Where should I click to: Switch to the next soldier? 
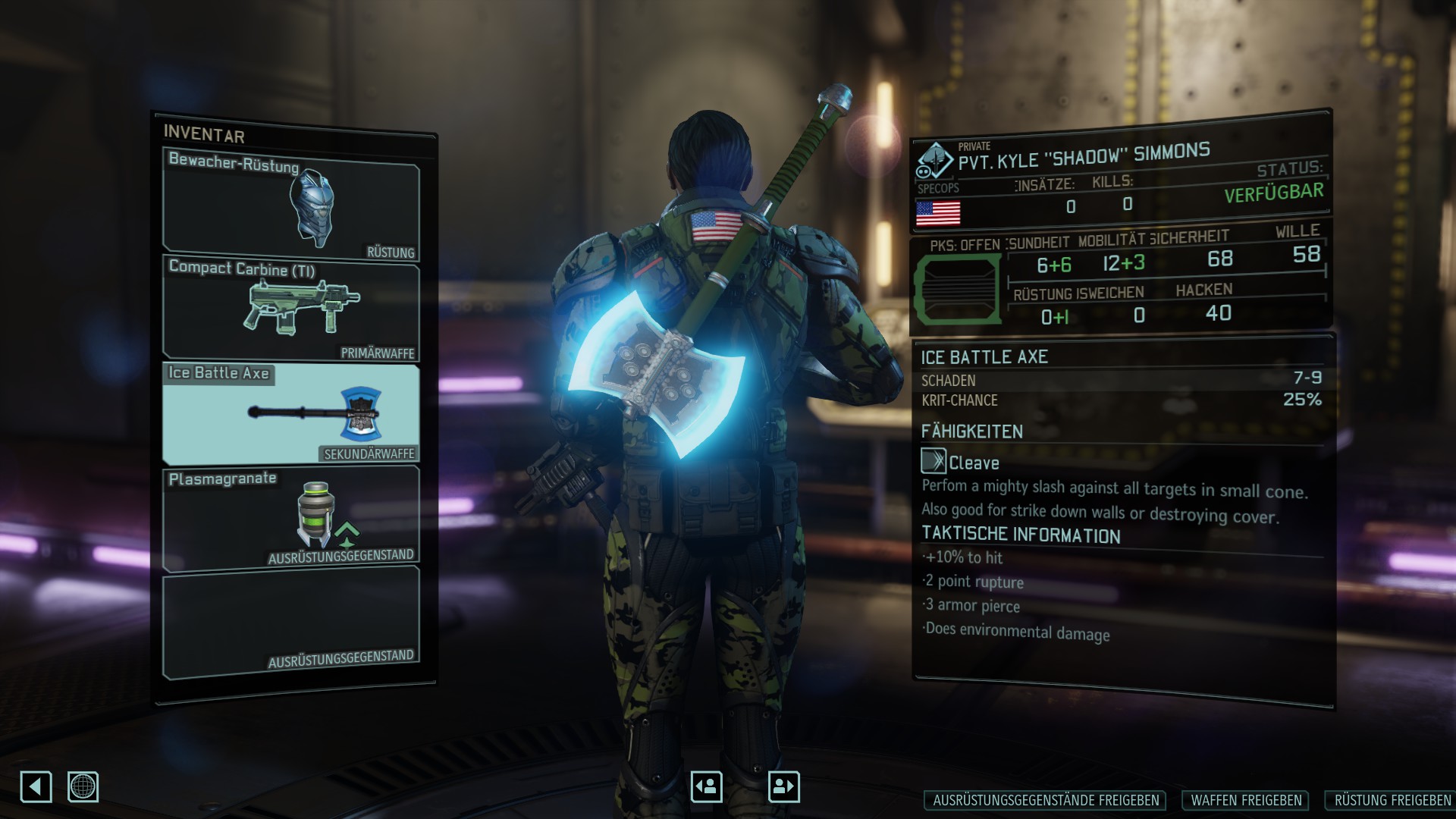pyautogui.click(x=783, y=786)
